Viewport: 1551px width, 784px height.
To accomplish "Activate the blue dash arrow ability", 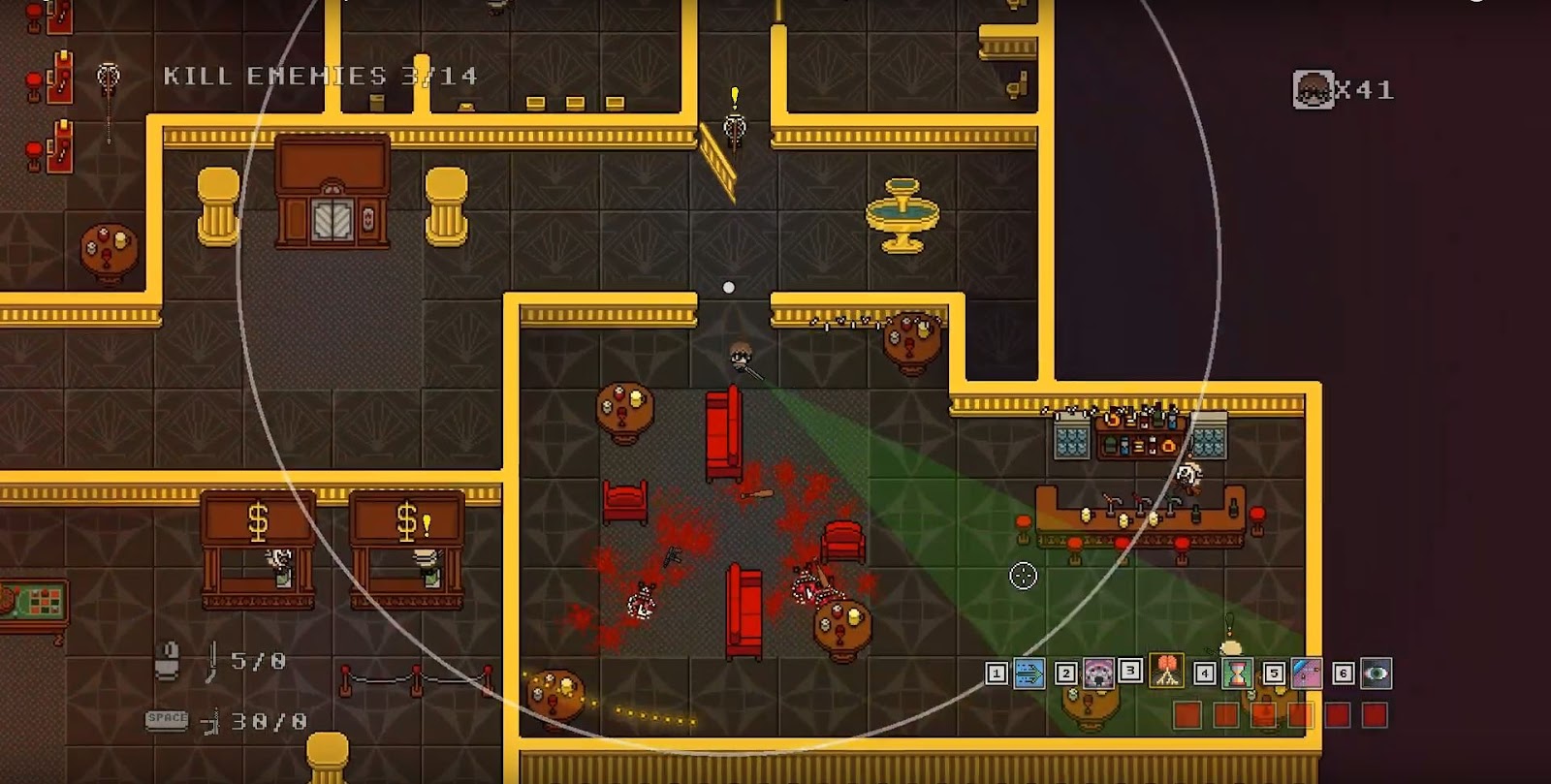I will pos(1029,673).
